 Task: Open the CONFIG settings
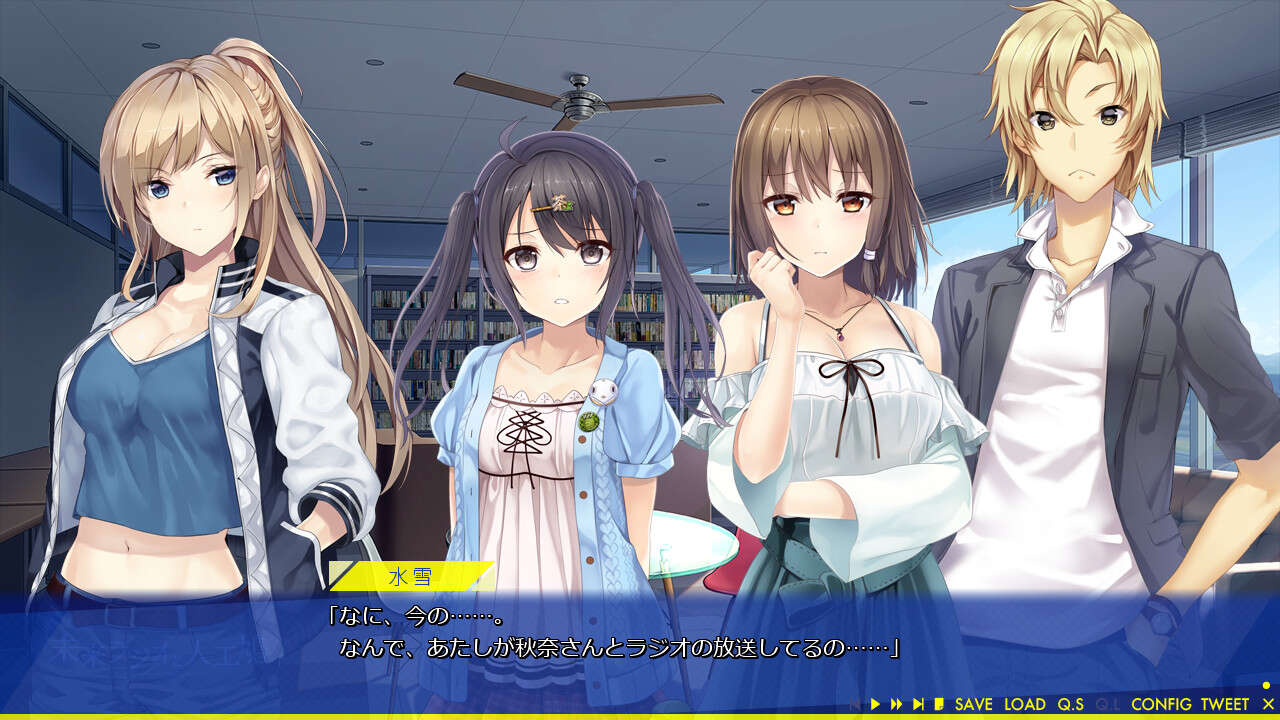click(x=1160, y=705)
